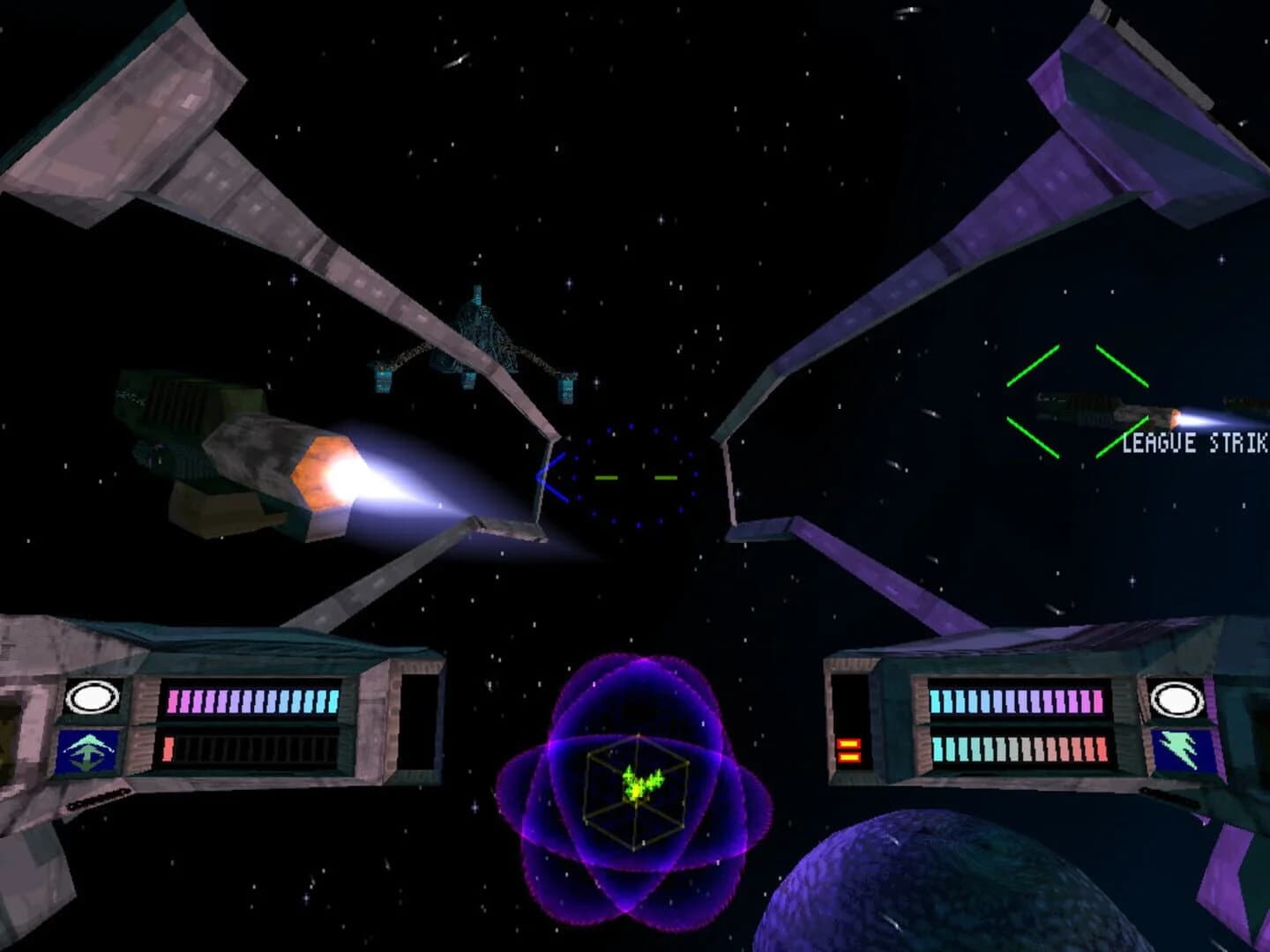Screen dimensions: 1270x952
Task: Click the amber double-bar warning indicator
Action: [848, 751]
